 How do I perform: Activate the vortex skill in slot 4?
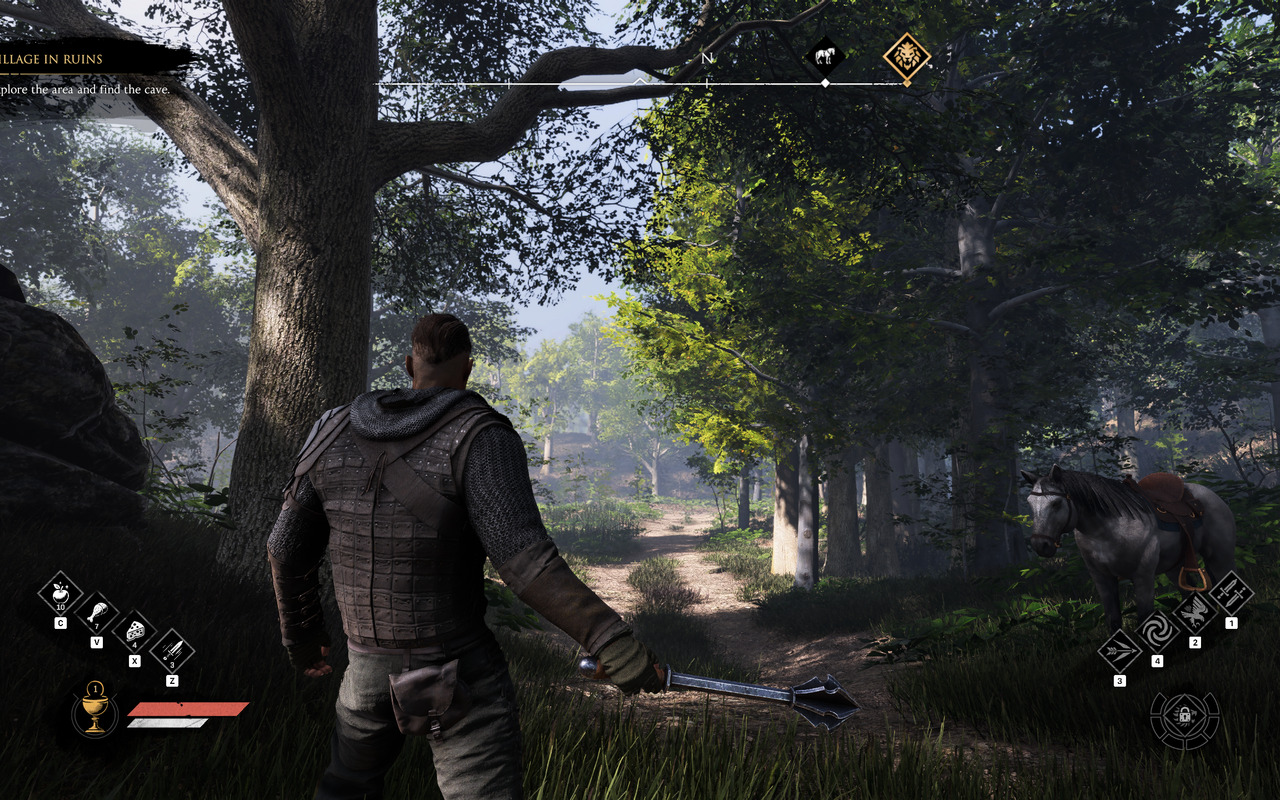coord(1158,630)
